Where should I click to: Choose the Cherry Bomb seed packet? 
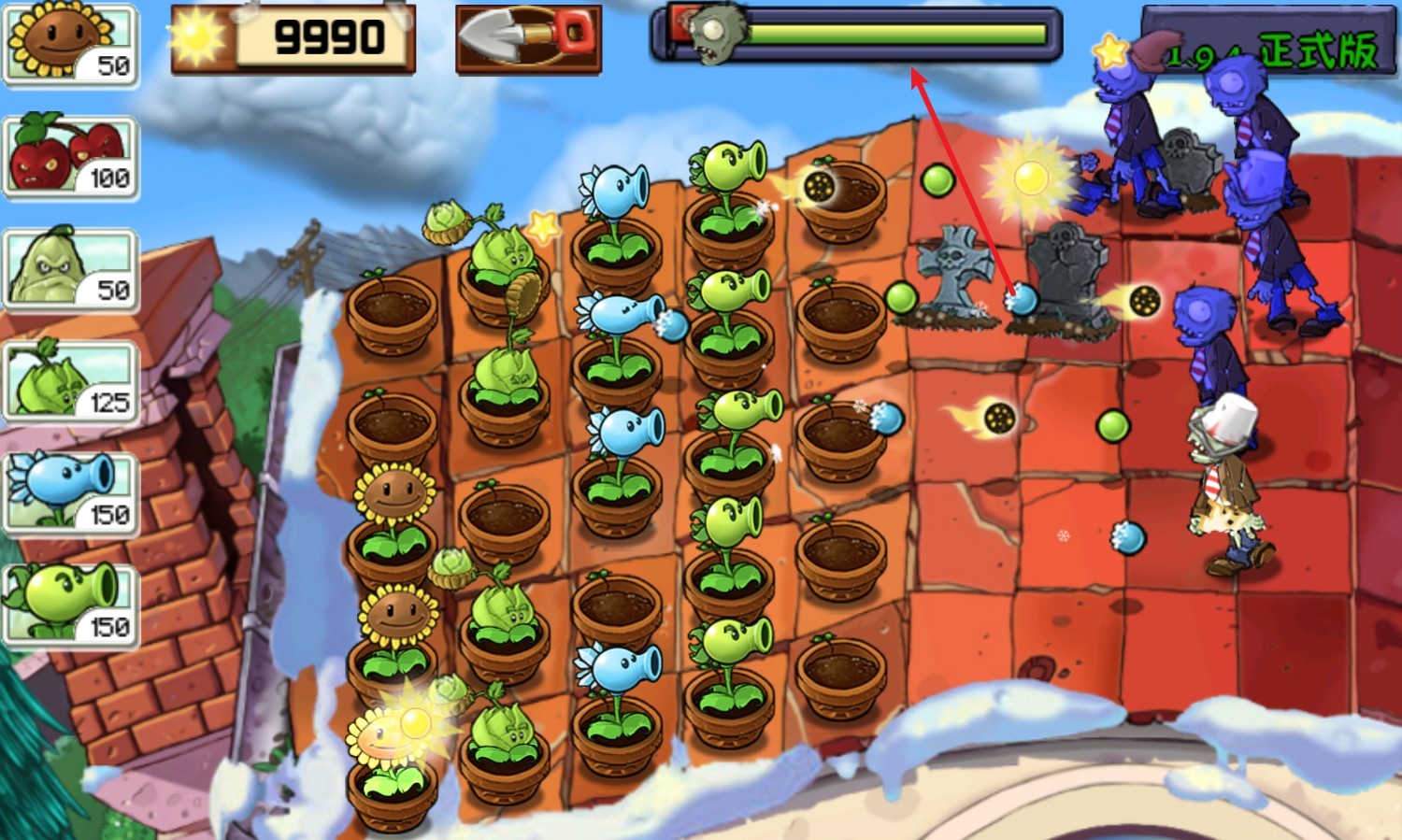click(71, 157)
